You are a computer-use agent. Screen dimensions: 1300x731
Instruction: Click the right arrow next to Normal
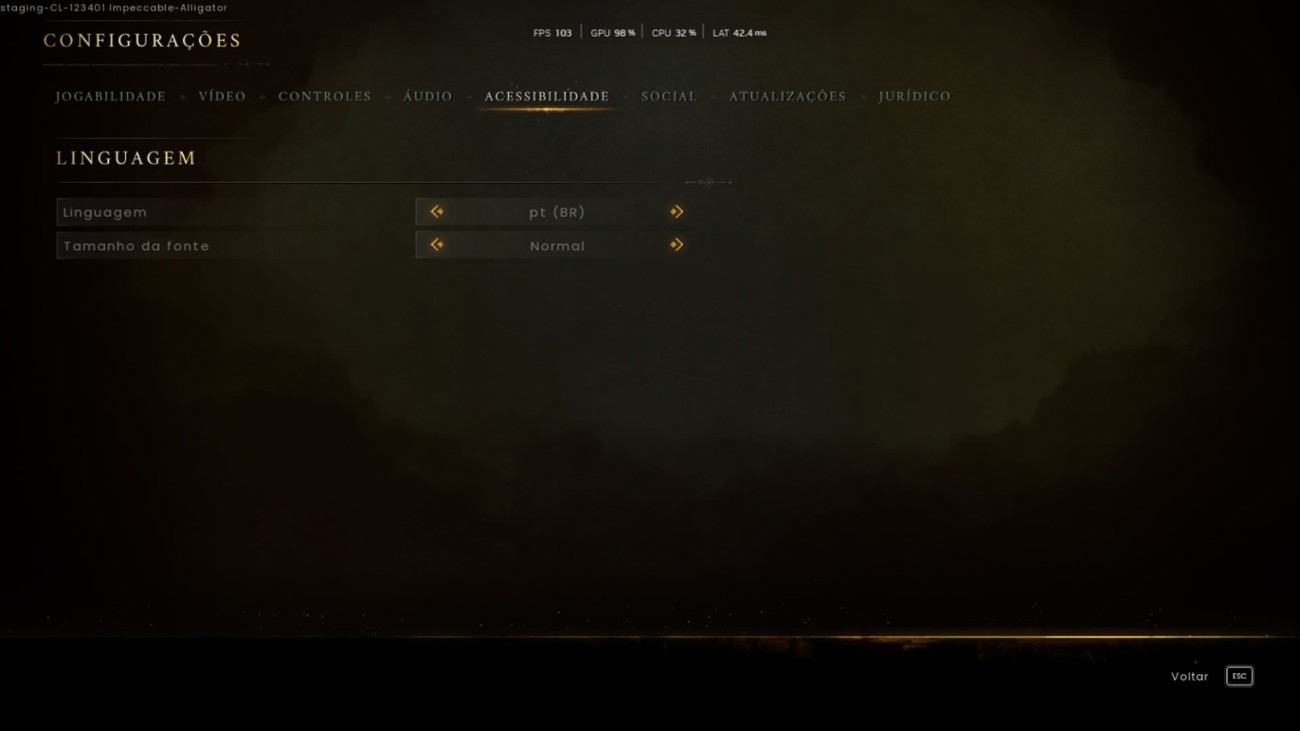click(x=676, y=245)
